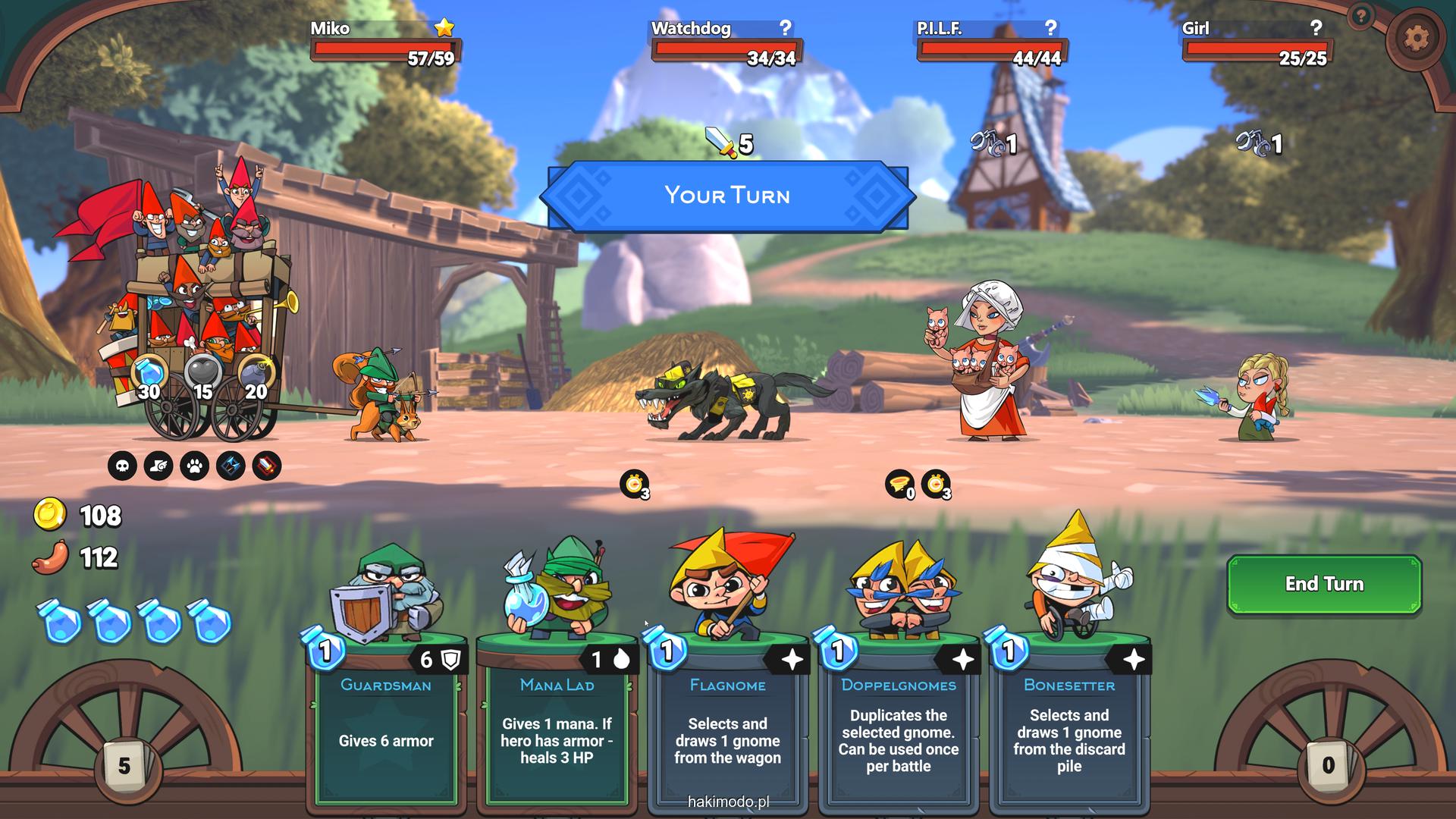View the discard pile showing 0
Screen dimensions: 1456x819
[x=1328, y=764]
